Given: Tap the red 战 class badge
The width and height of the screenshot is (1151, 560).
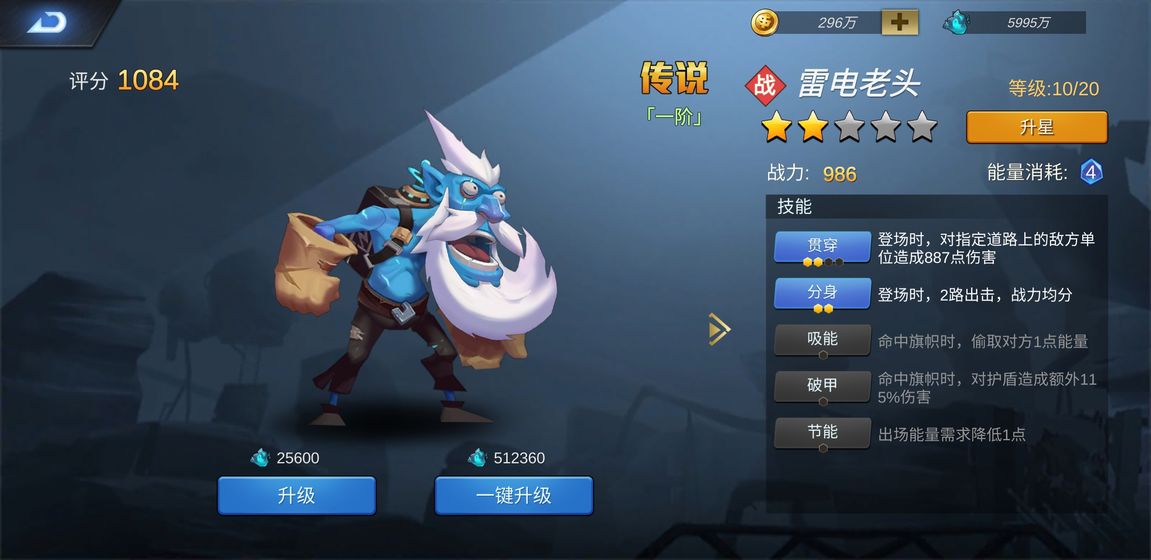Looking at the screenshot, I should tap(765, 84).
